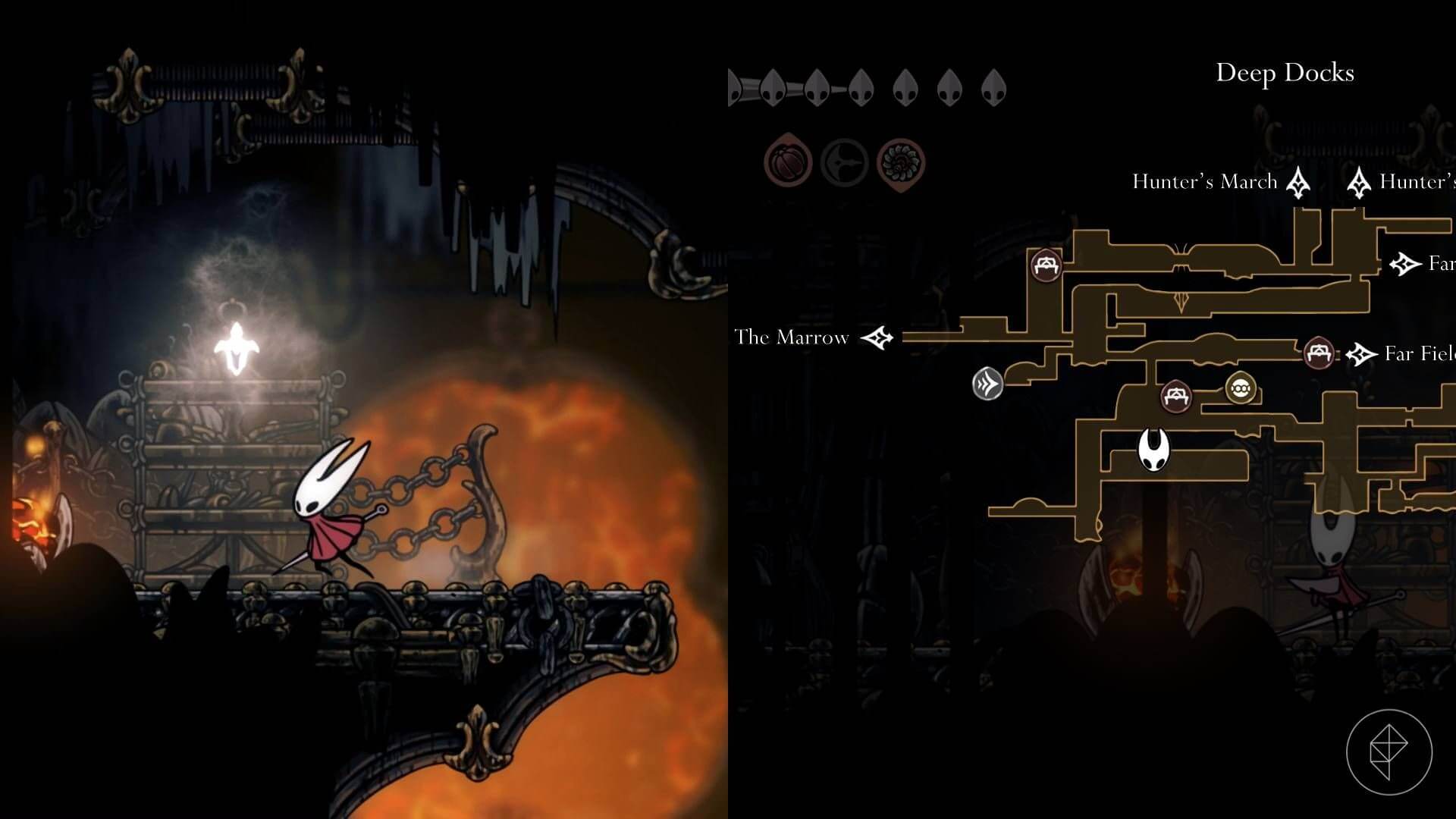
Task: Click the "The Marrow" label text
Action: pos(792,338)
